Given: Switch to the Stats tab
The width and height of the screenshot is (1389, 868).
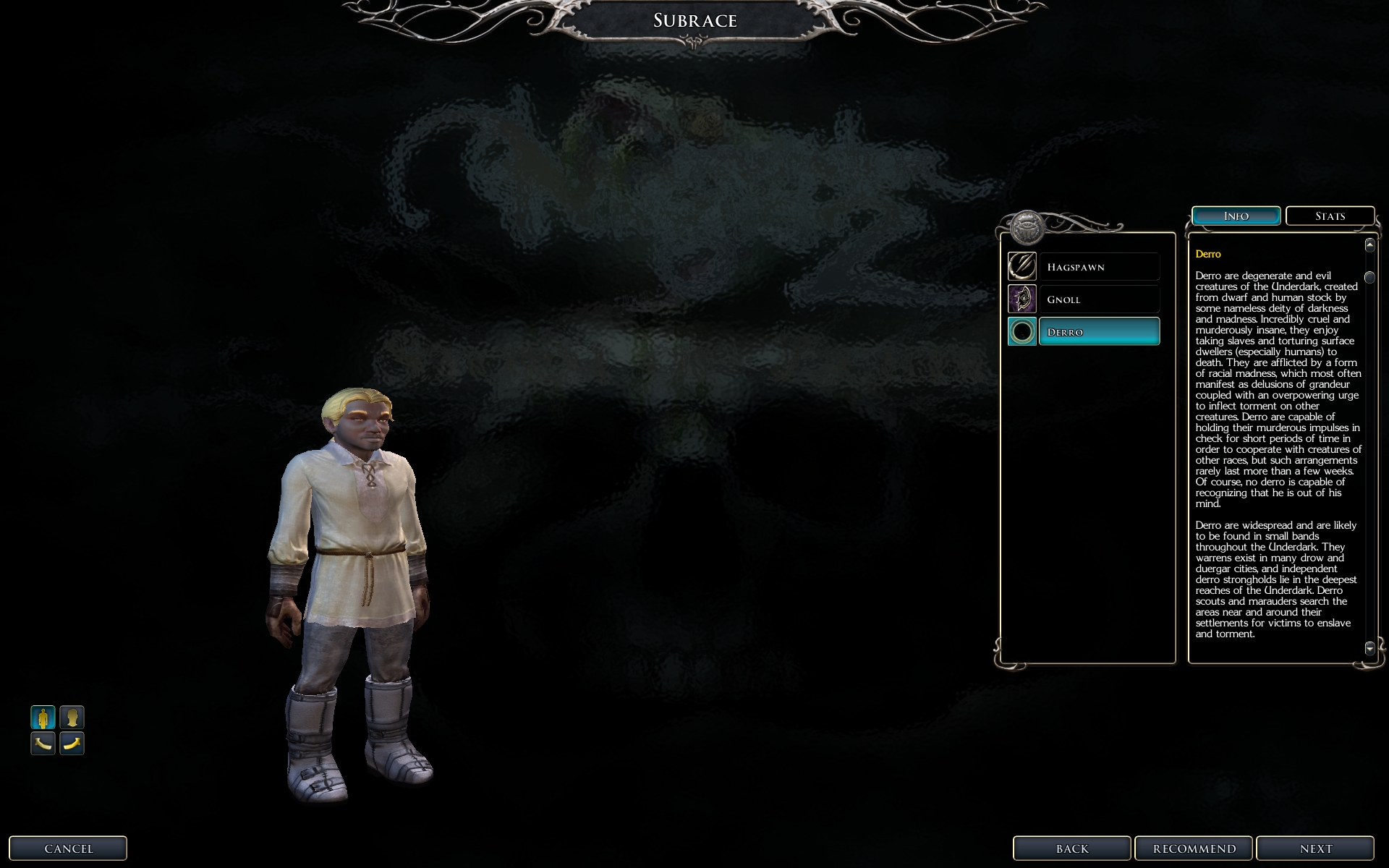Looking at the screenshot, I should click(1330, 216).
